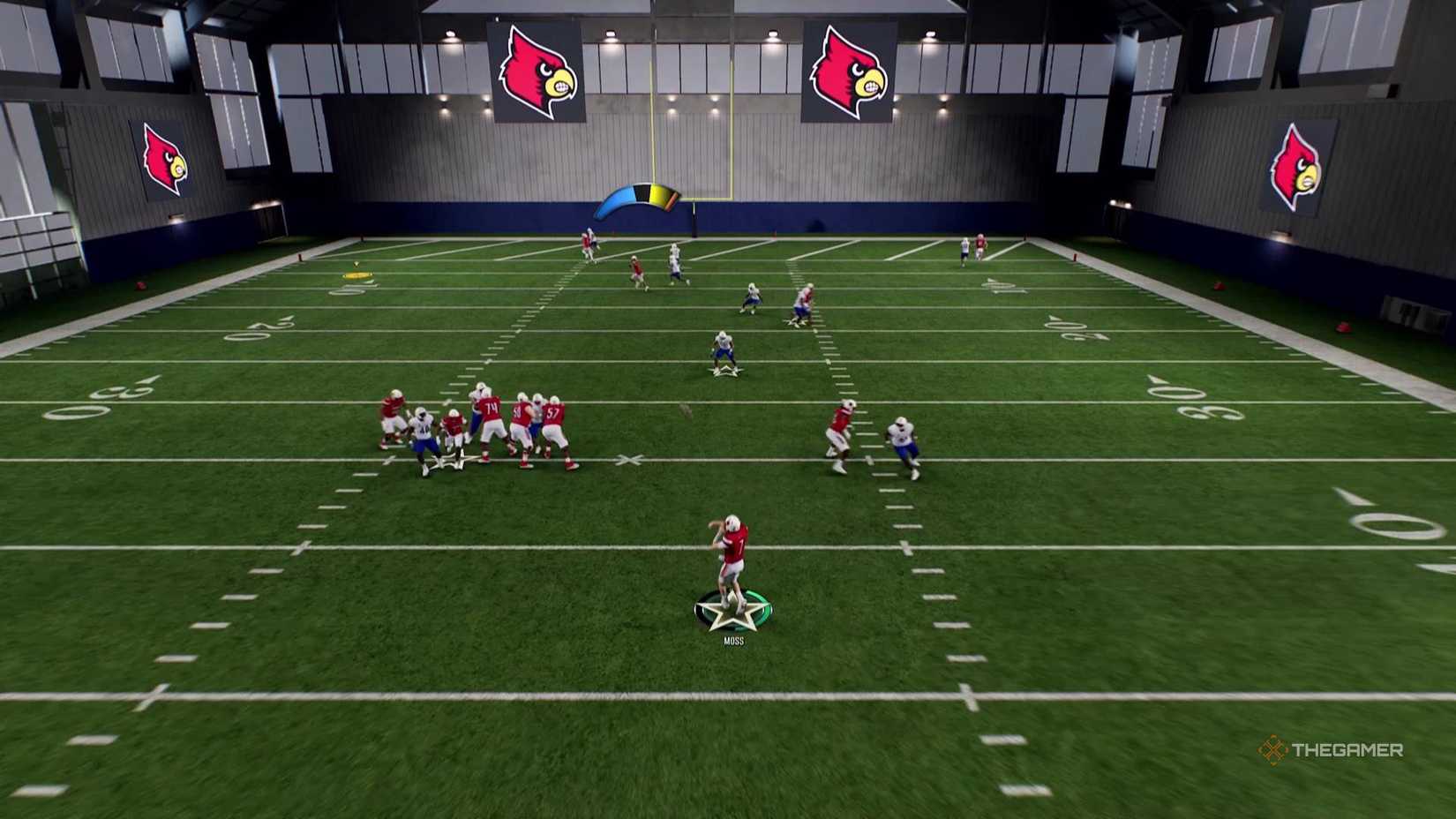Click the TheGamer watermark logo
This screenshot has height=819, width=1456.
point(1330,750)
